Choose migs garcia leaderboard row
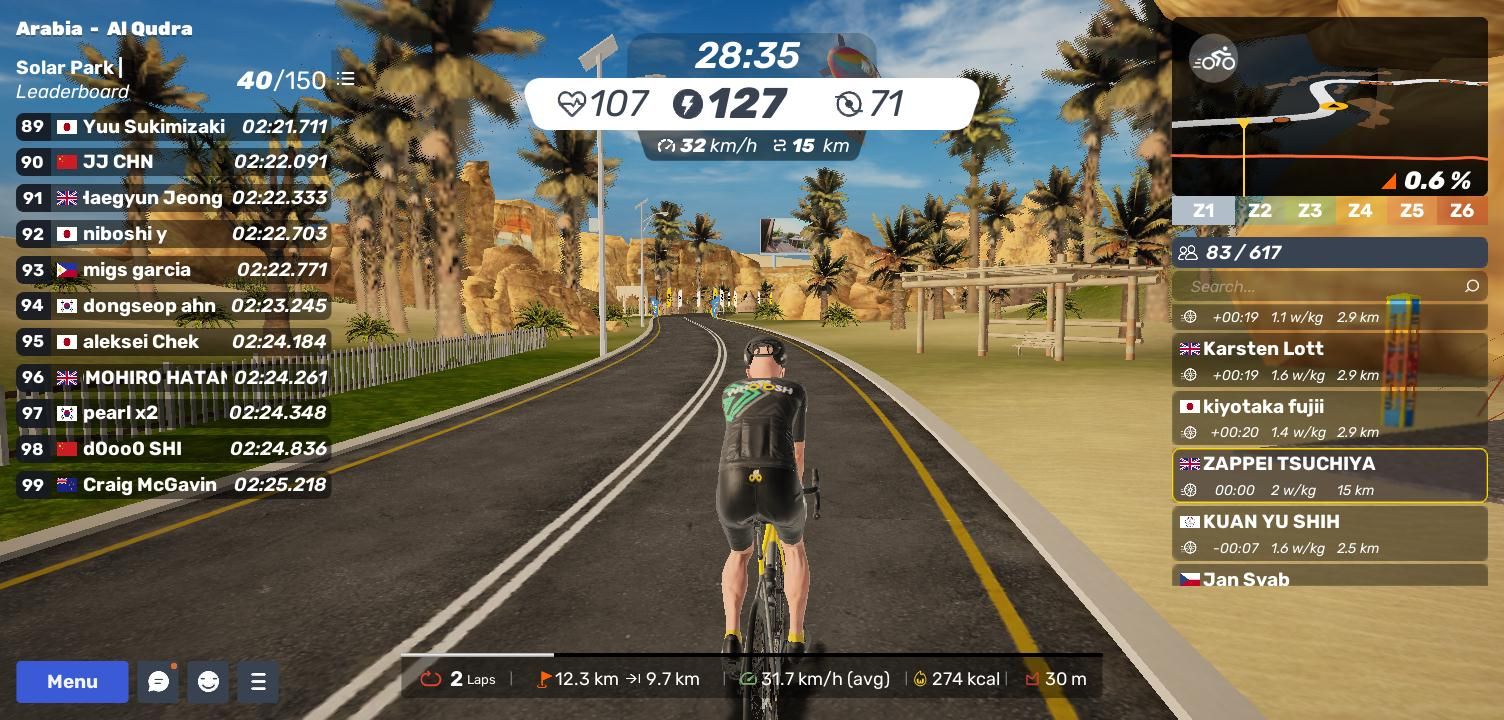Screen dimensions: 1504x720 (x=173, y=270)
